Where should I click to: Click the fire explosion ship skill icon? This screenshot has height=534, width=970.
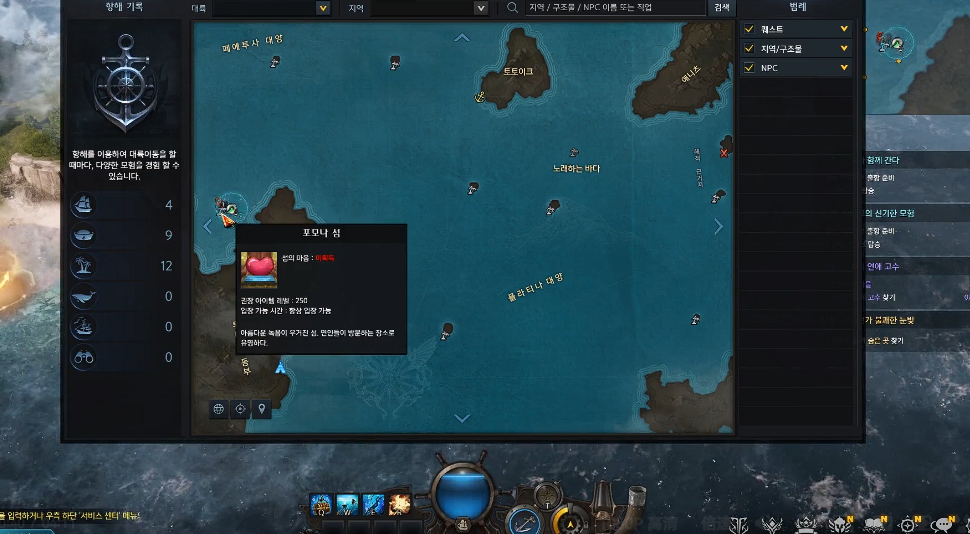tap(398, 503)
